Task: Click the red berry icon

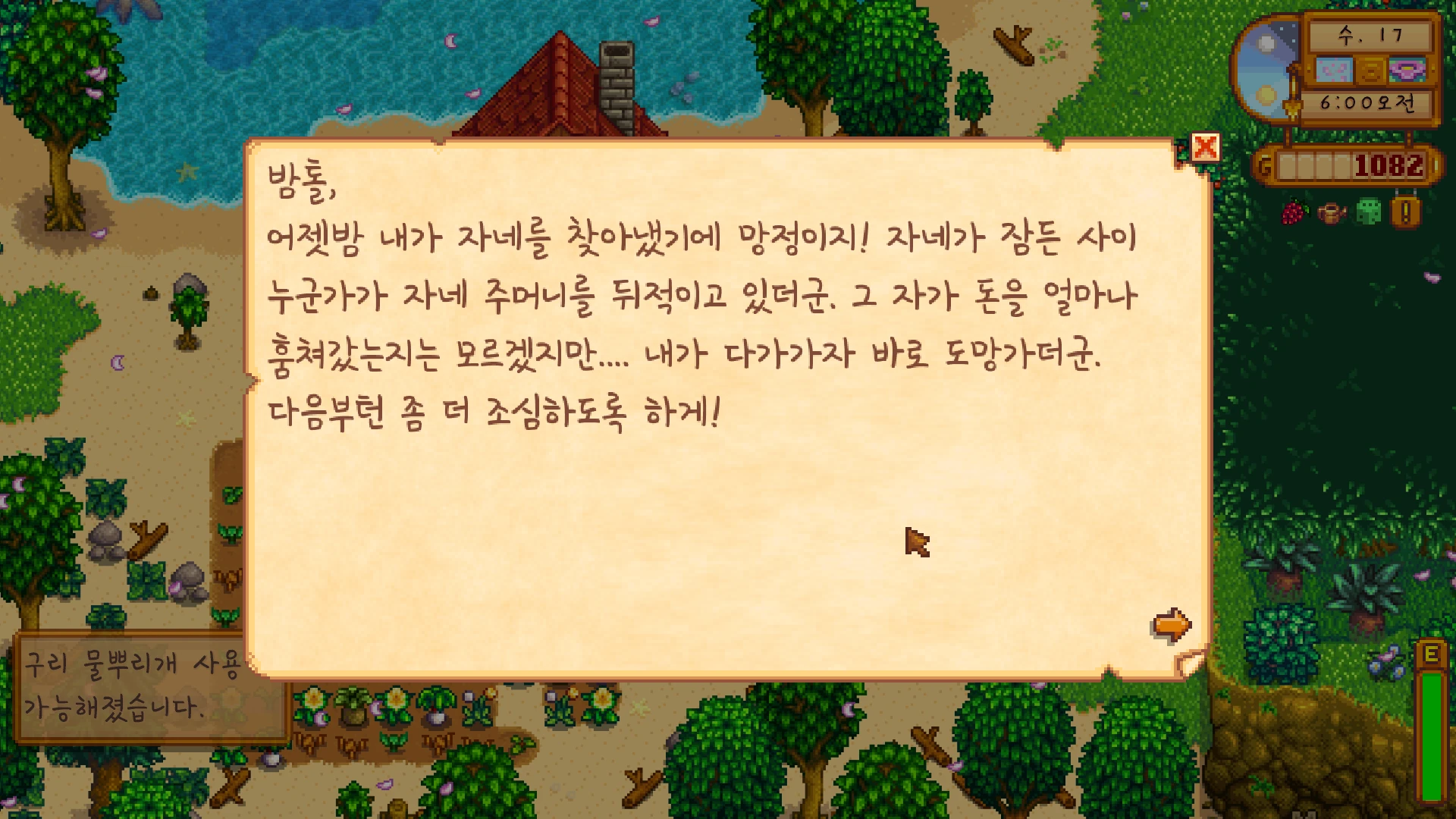Action: point(1296,212)
